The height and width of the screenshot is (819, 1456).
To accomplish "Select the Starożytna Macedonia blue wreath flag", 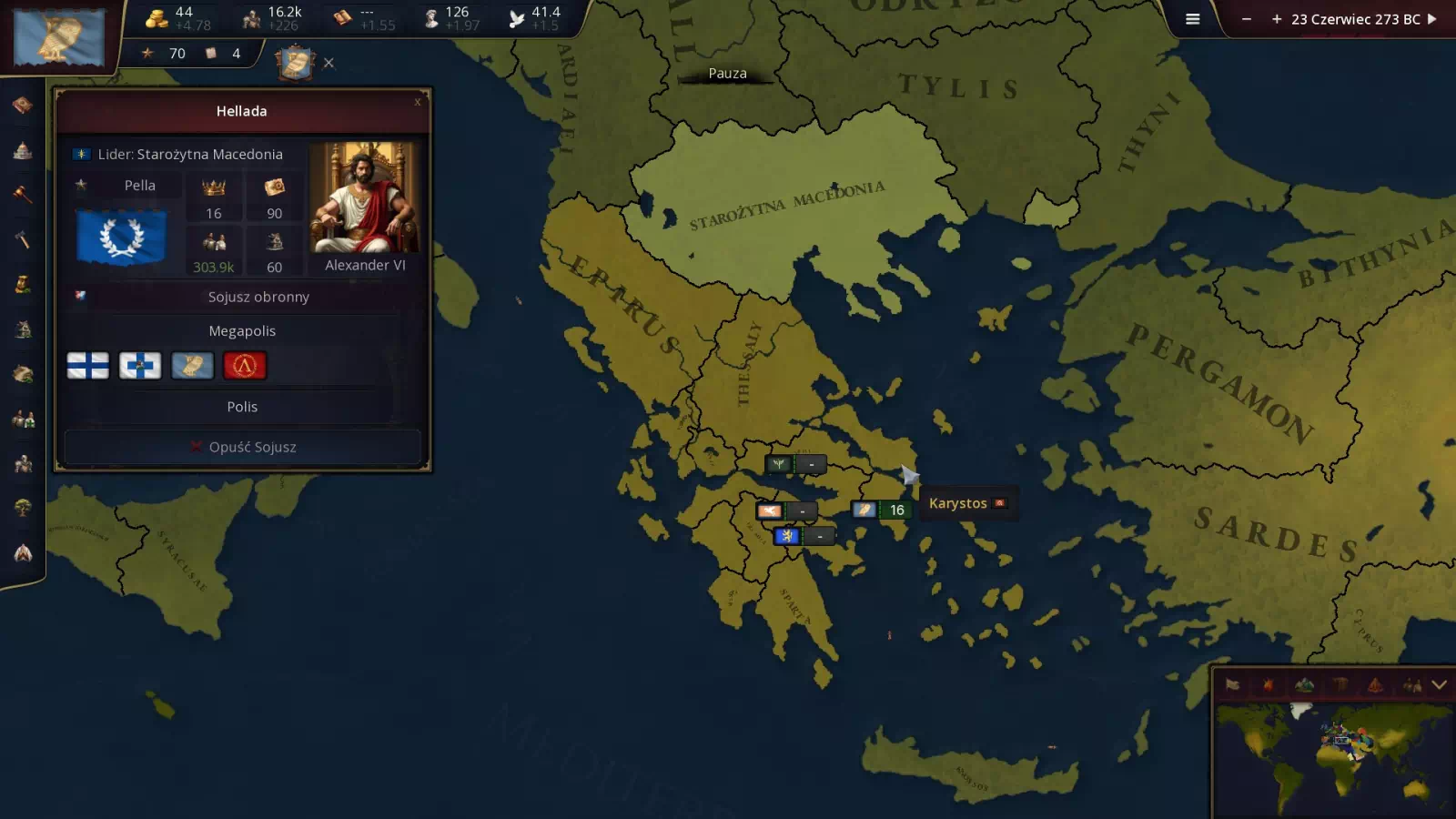I will click(121, 237).
